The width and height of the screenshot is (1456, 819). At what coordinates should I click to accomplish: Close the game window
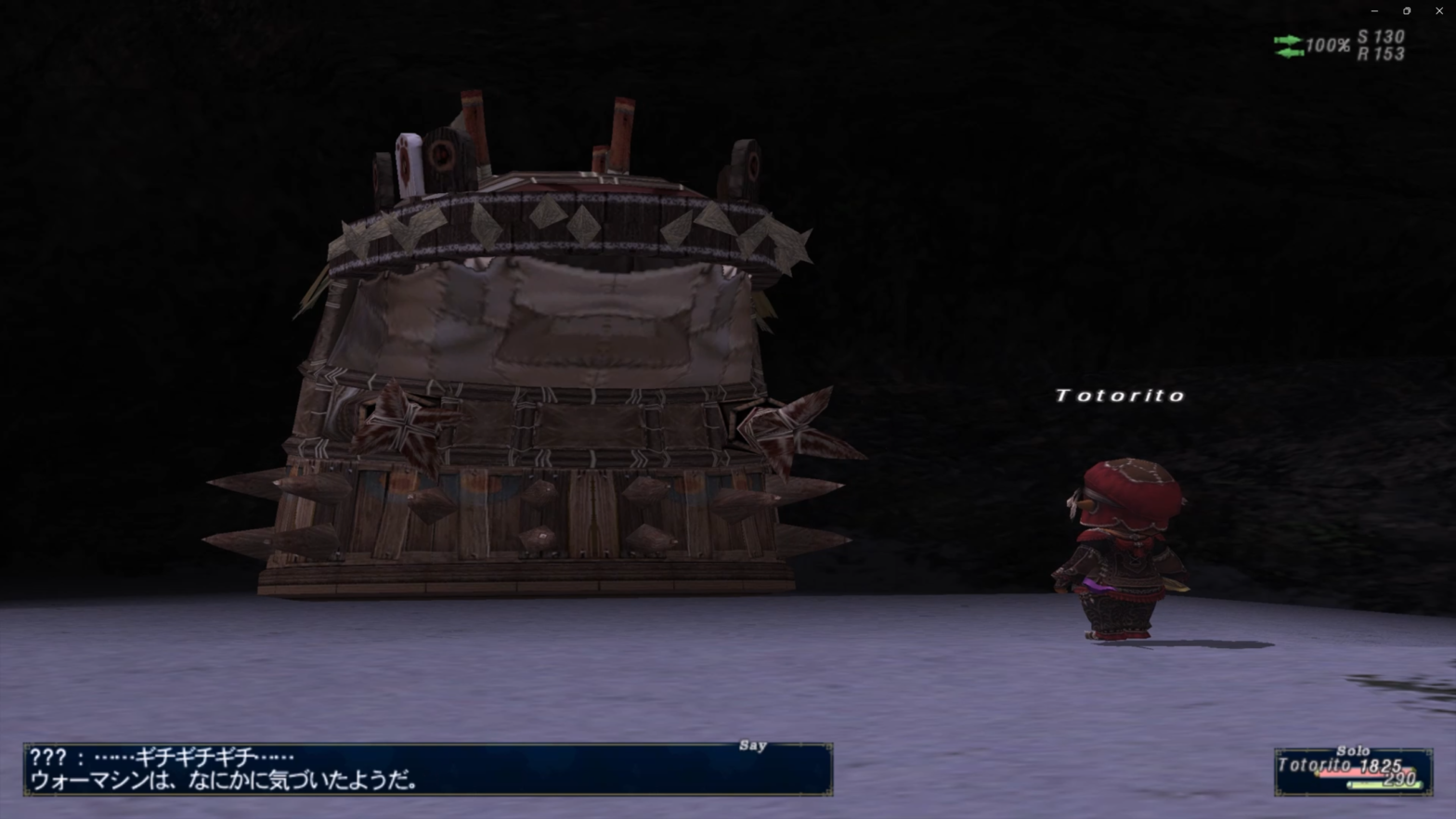pyautogui.click(x=1438, y=11)
